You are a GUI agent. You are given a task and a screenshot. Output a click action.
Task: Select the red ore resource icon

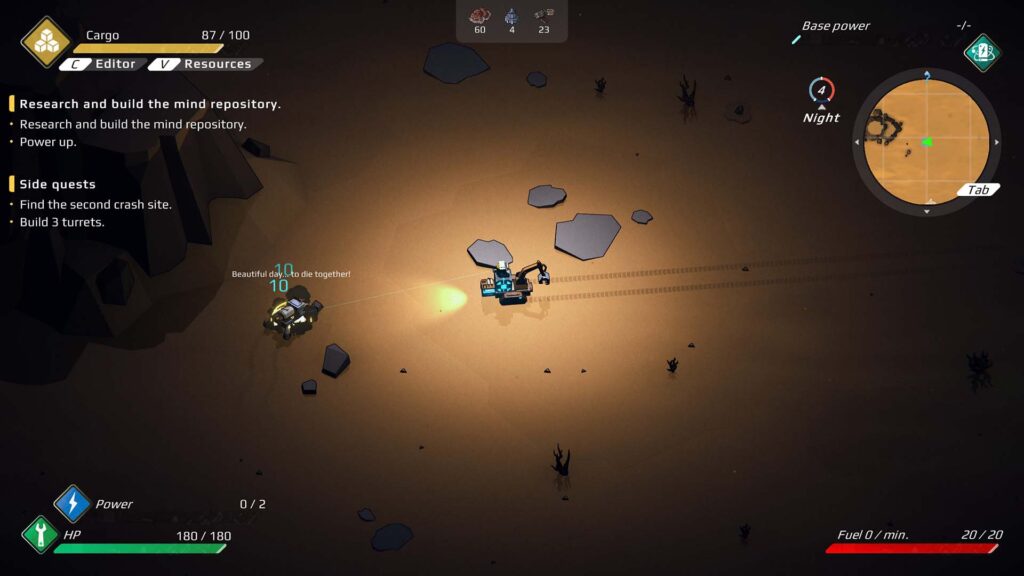480,15
